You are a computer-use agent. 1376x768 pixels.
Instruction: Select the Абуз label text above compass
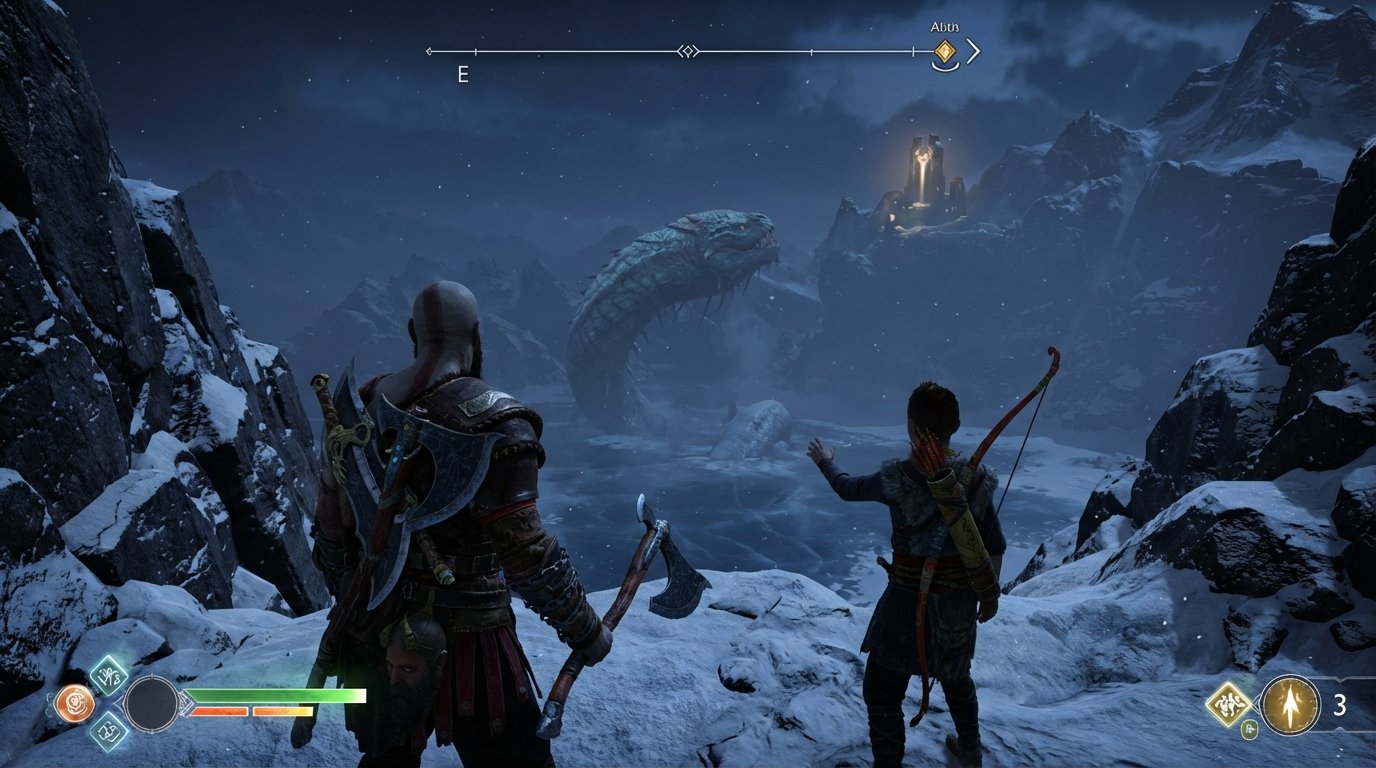click(945, 27)
